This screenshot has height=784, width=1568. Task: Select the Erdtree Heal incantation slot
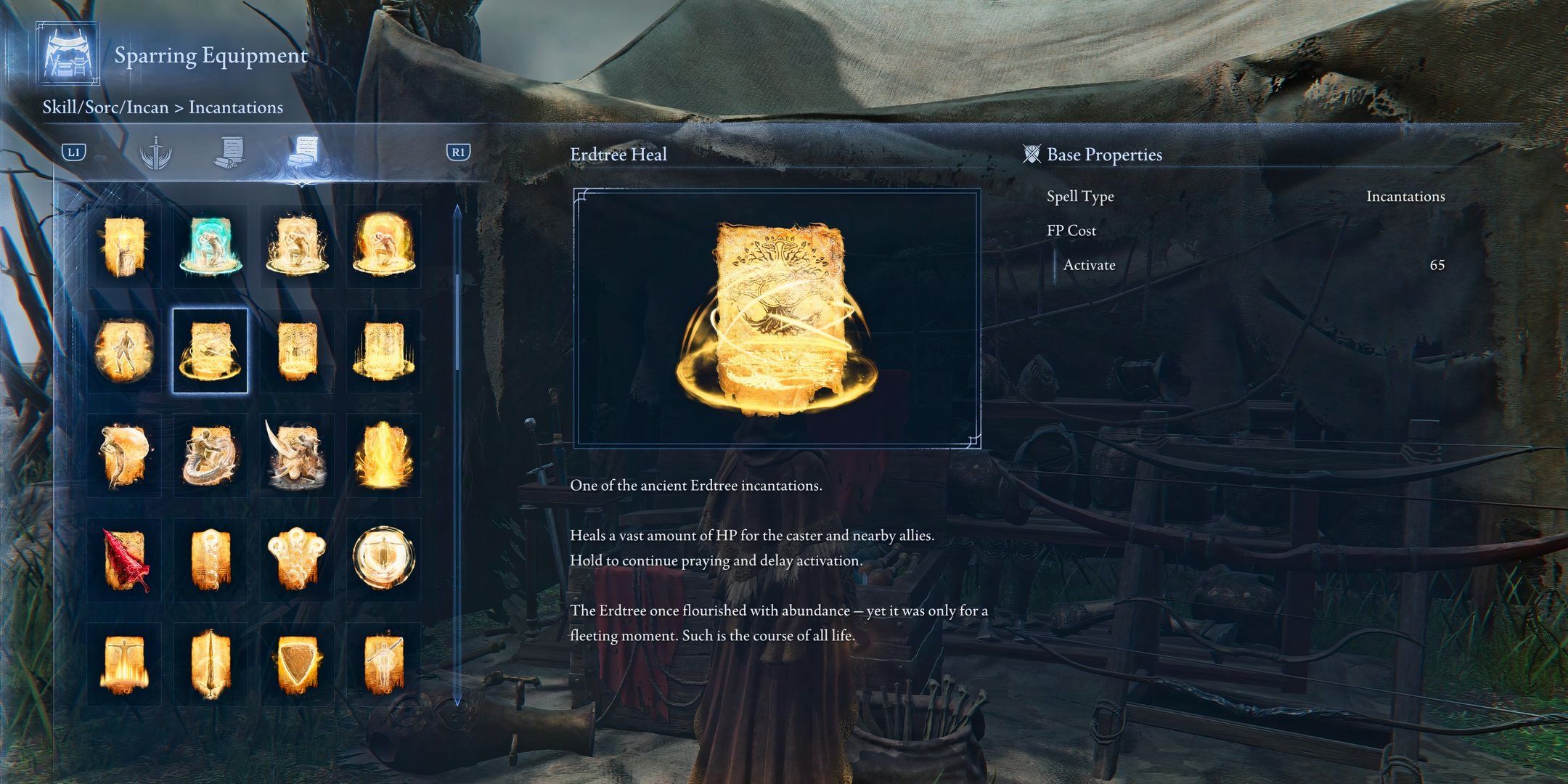tap(210, 351)
